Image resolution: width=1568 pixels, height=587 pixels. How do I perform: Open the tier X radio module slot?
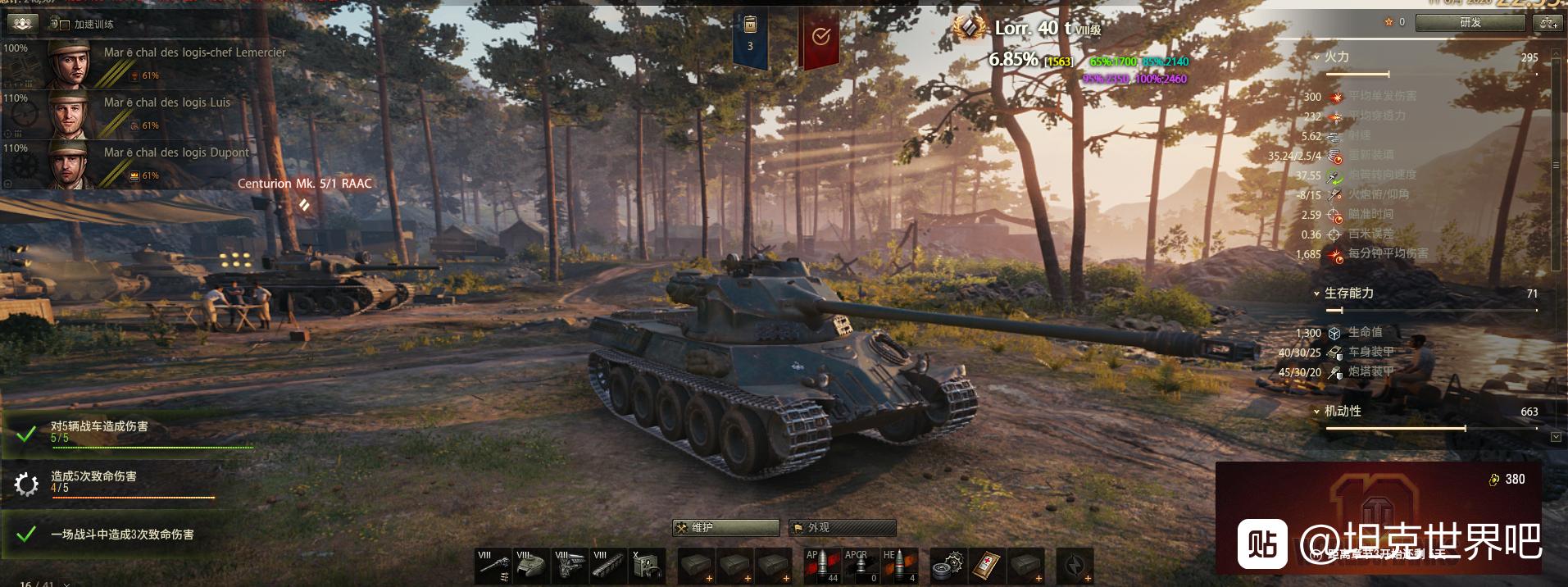[x=648, y=567]
